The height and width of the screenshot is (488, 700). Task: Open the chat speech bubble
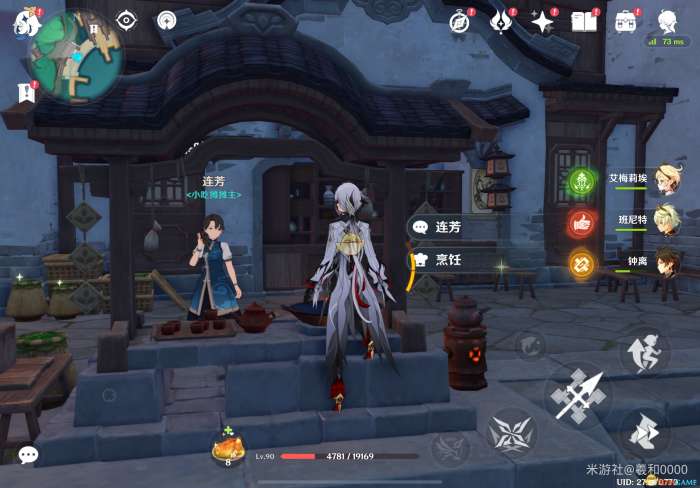[x=28, y=455]
